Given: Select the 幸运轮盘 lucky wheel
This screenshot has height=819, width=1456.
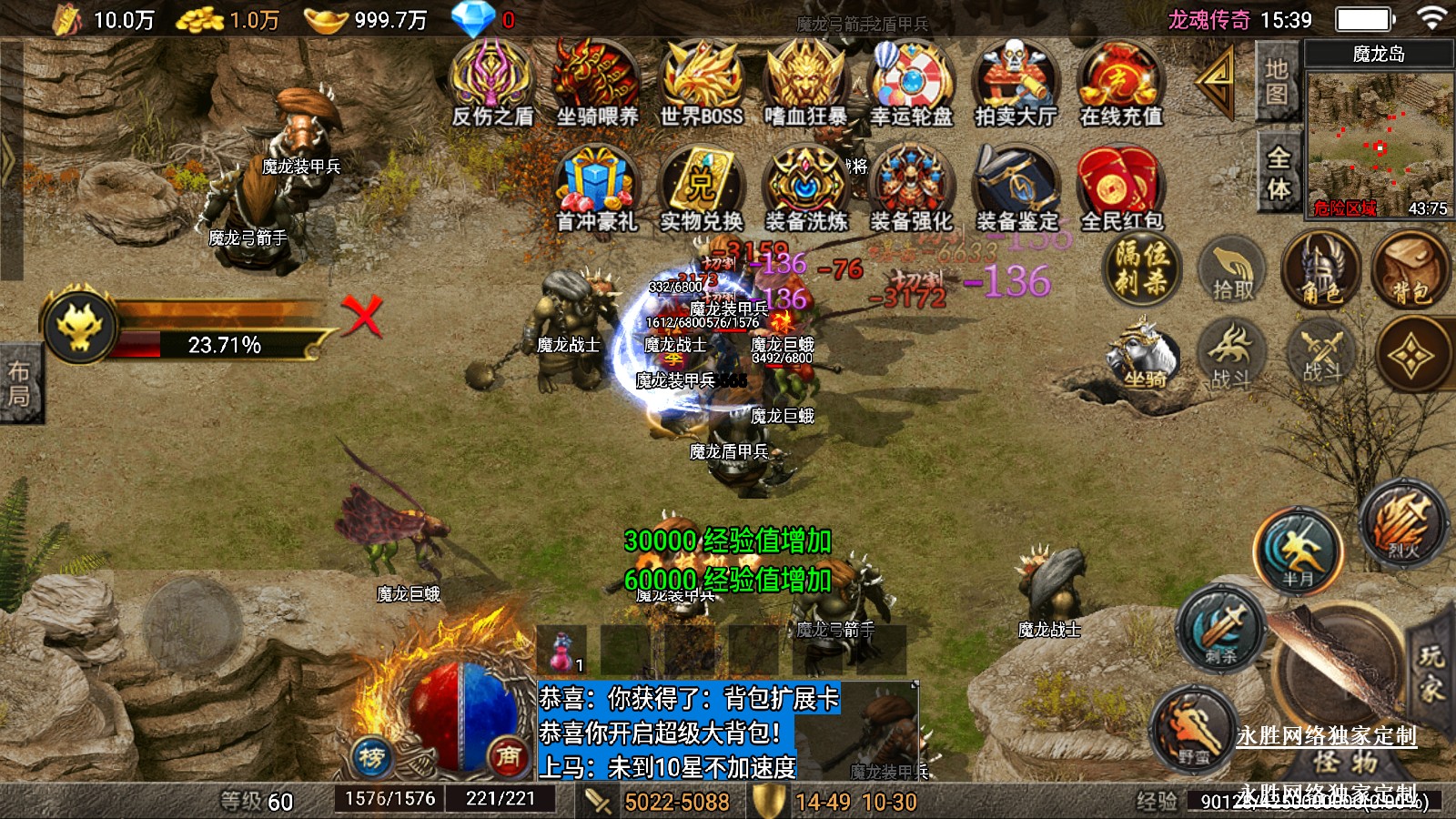Looking at the screenshot, I should pyautogui.click(x=911, y=82).
